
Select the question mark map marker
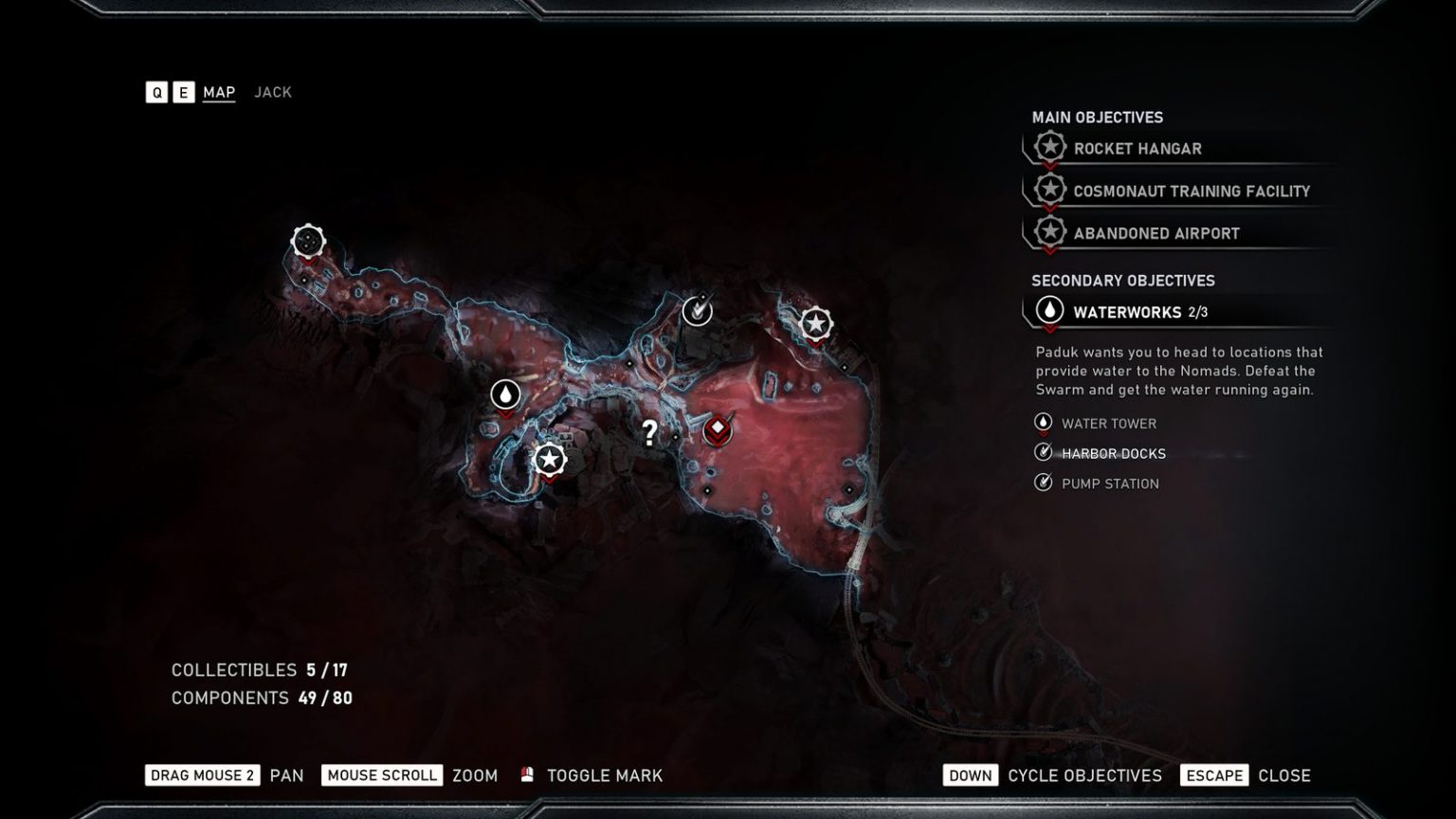649,433
